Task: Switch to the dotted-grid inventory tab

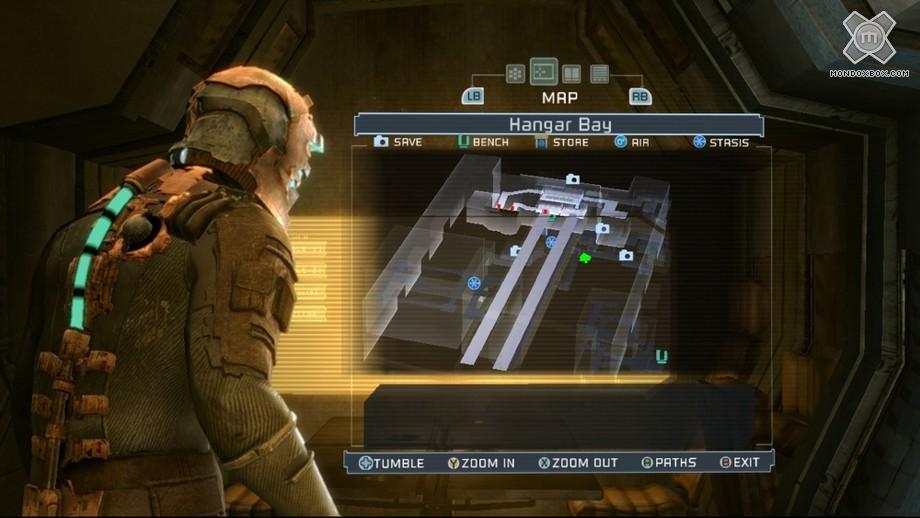Action: (515, 73)
